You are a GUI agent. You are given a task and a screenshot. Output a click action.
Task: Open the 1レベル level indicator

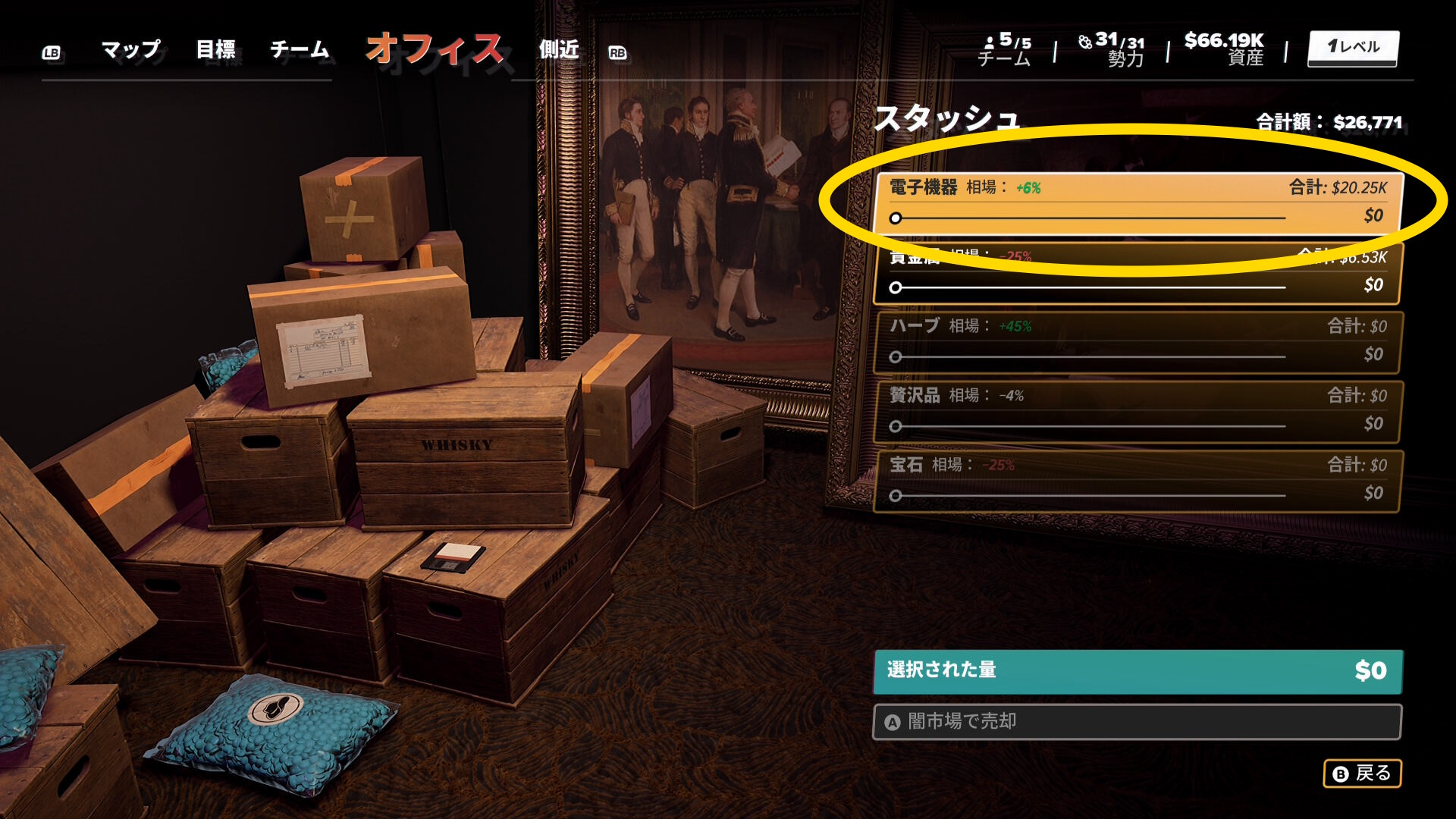click(1353, 48)
